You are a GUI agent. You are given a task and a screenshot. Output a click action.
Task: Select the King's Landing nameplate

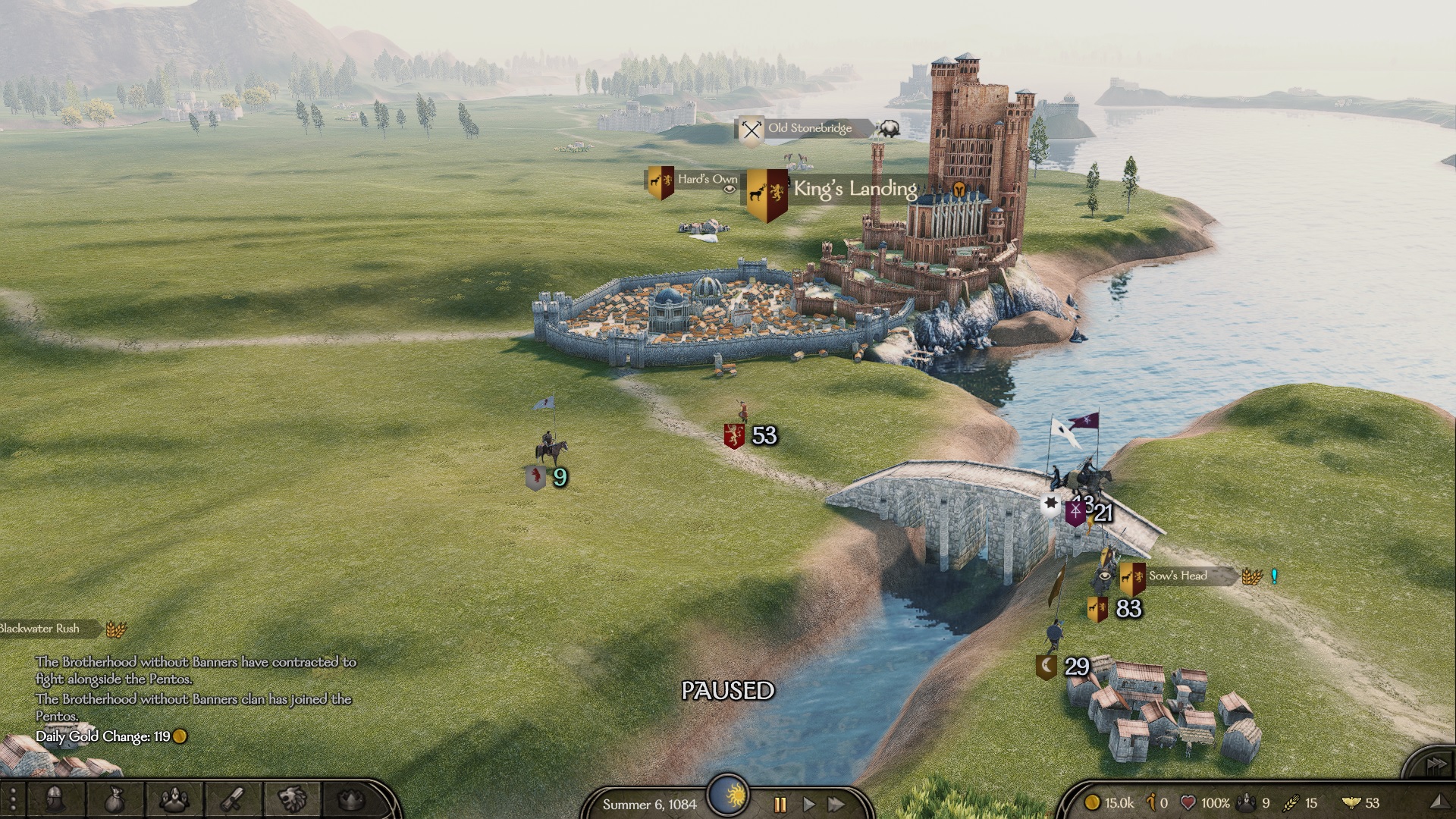[x=855, y=189]
